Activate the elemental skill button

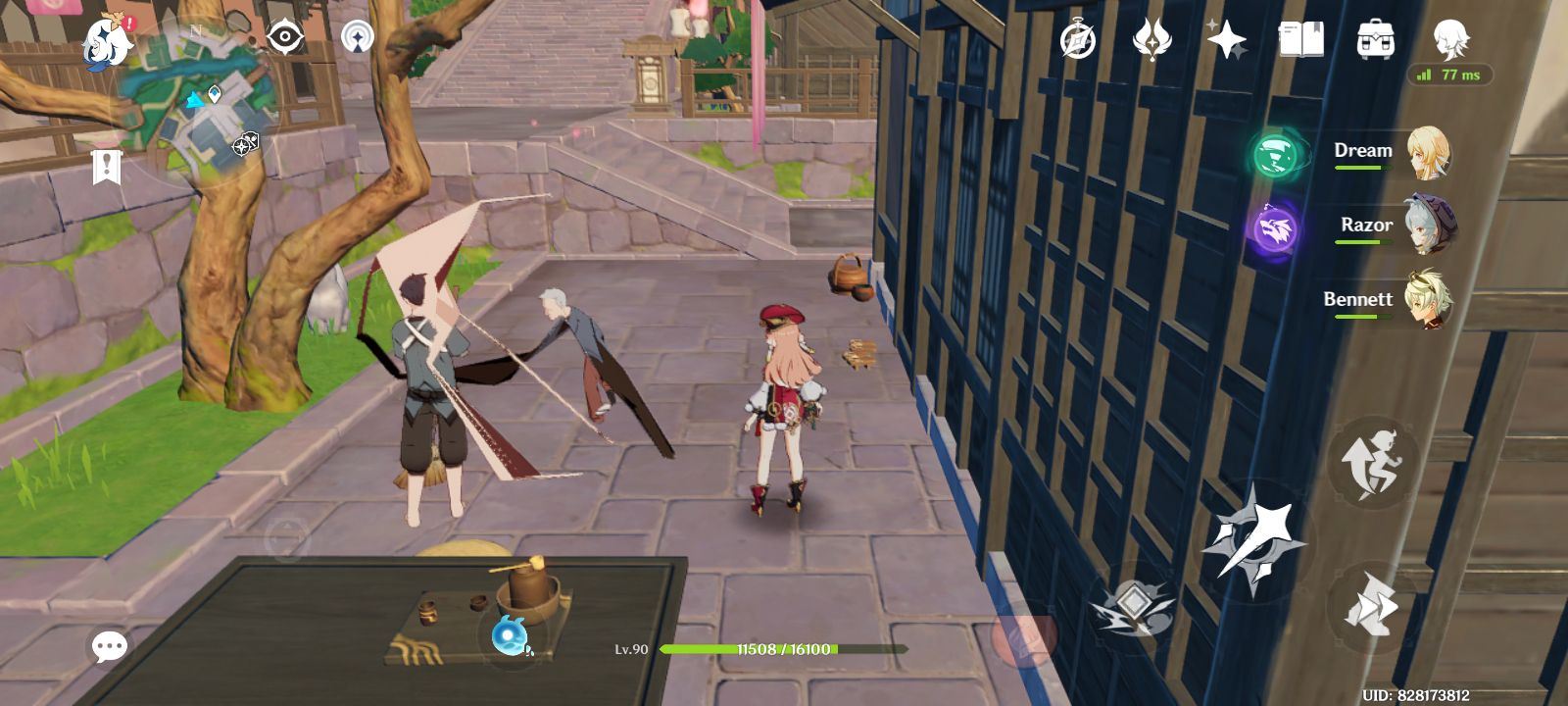click(x=1132, y=605)
